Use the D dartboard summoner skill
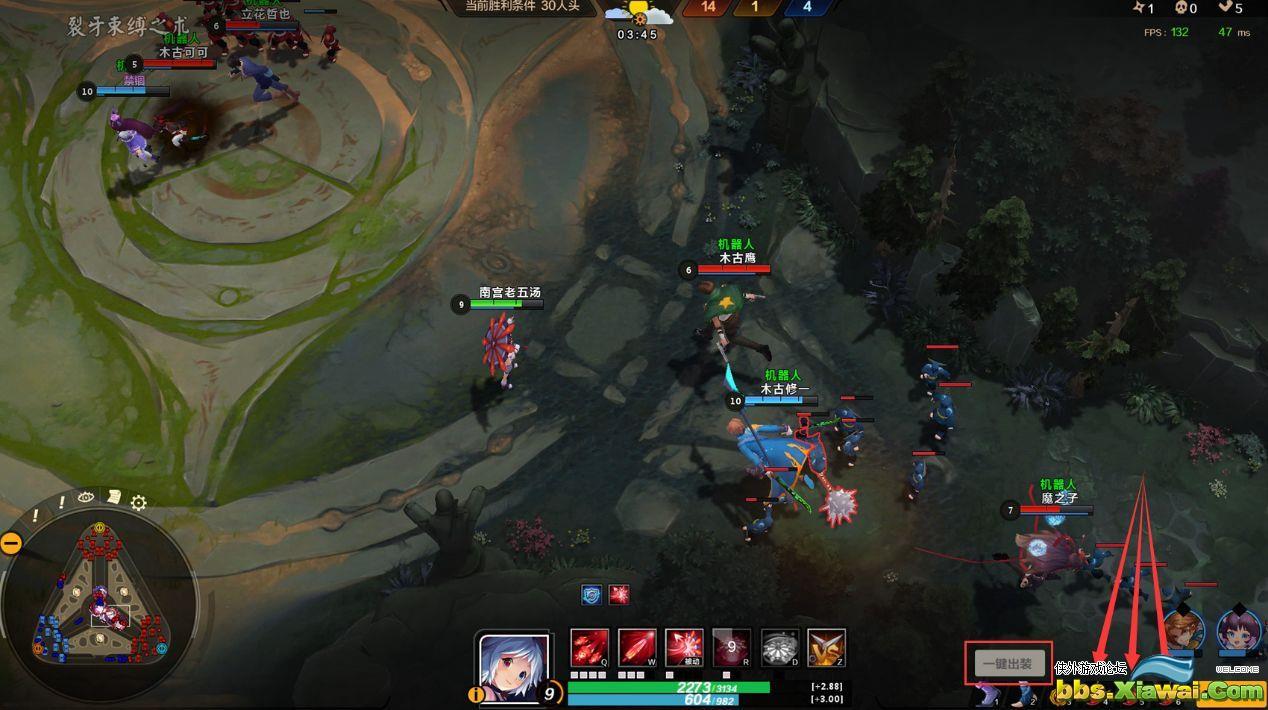 (x=780, y=648)
